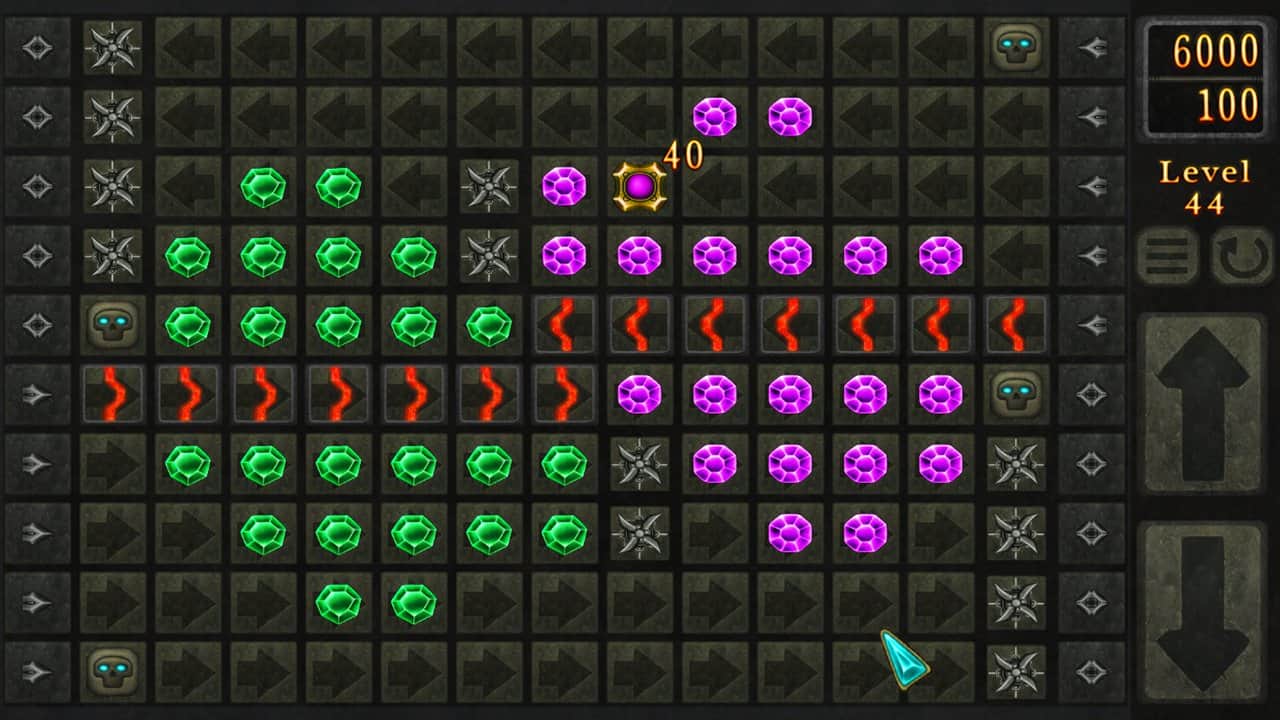Select a purple gem in the fourth row
This screenshot has width=1280, height=720.
pos(639,255)
